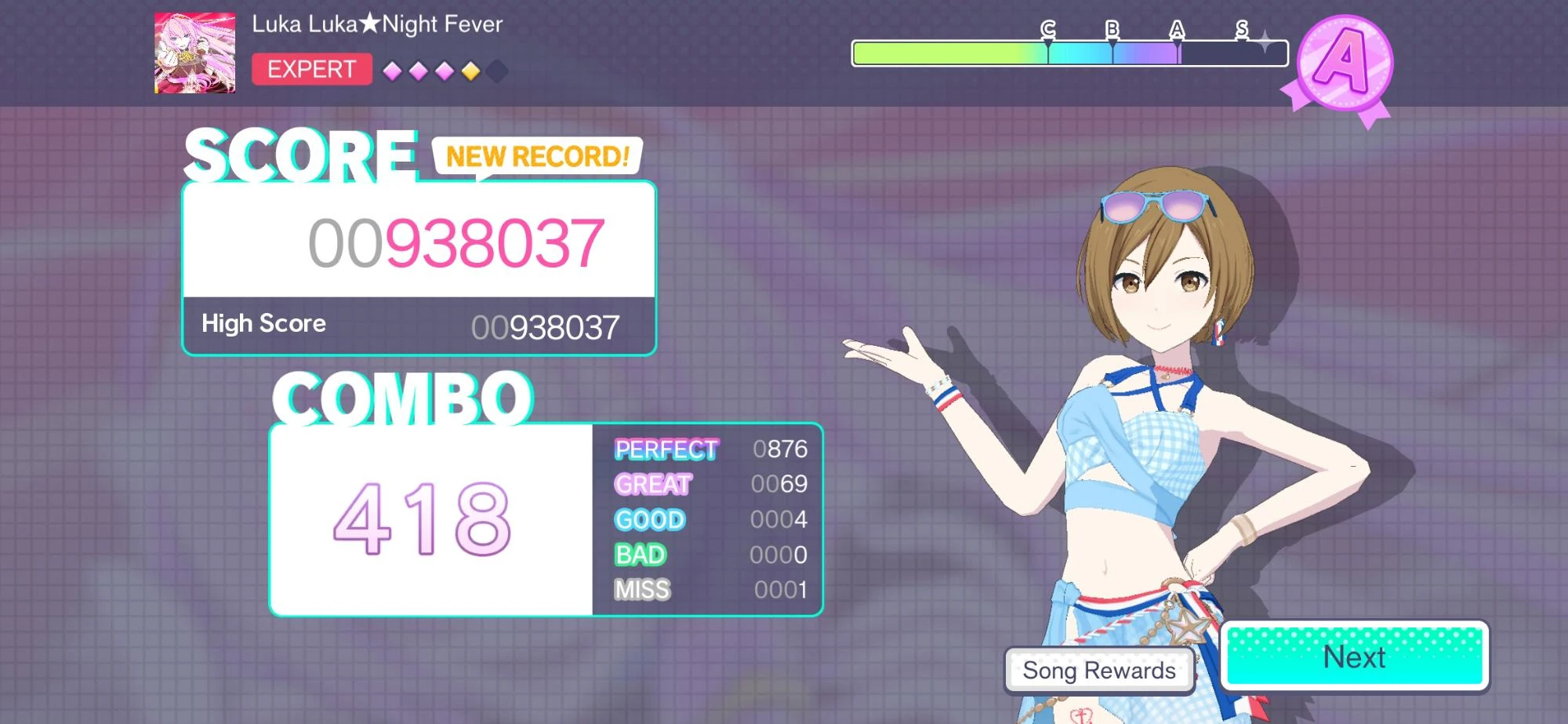Click the GREAT judgment label
The width and height of the screenshot is (1568, 724).
[653, 485]
